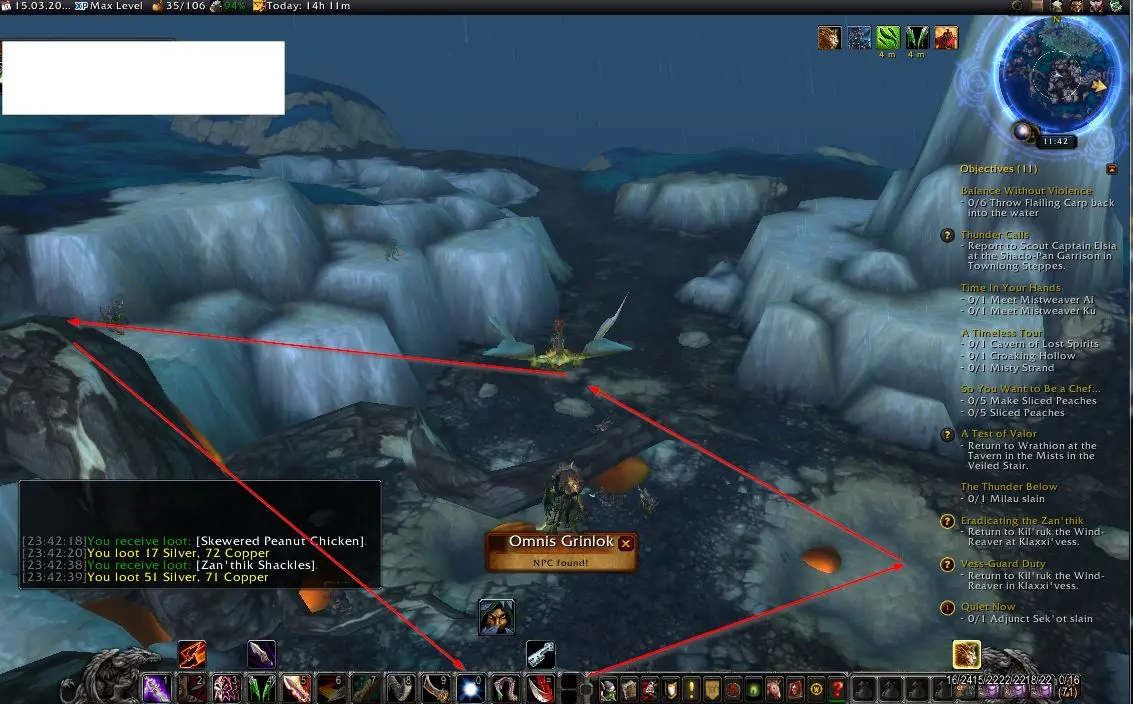This screenshot has height=704, width=1133.
Task: Select The Thunder Below quest
Action: 1009,487
